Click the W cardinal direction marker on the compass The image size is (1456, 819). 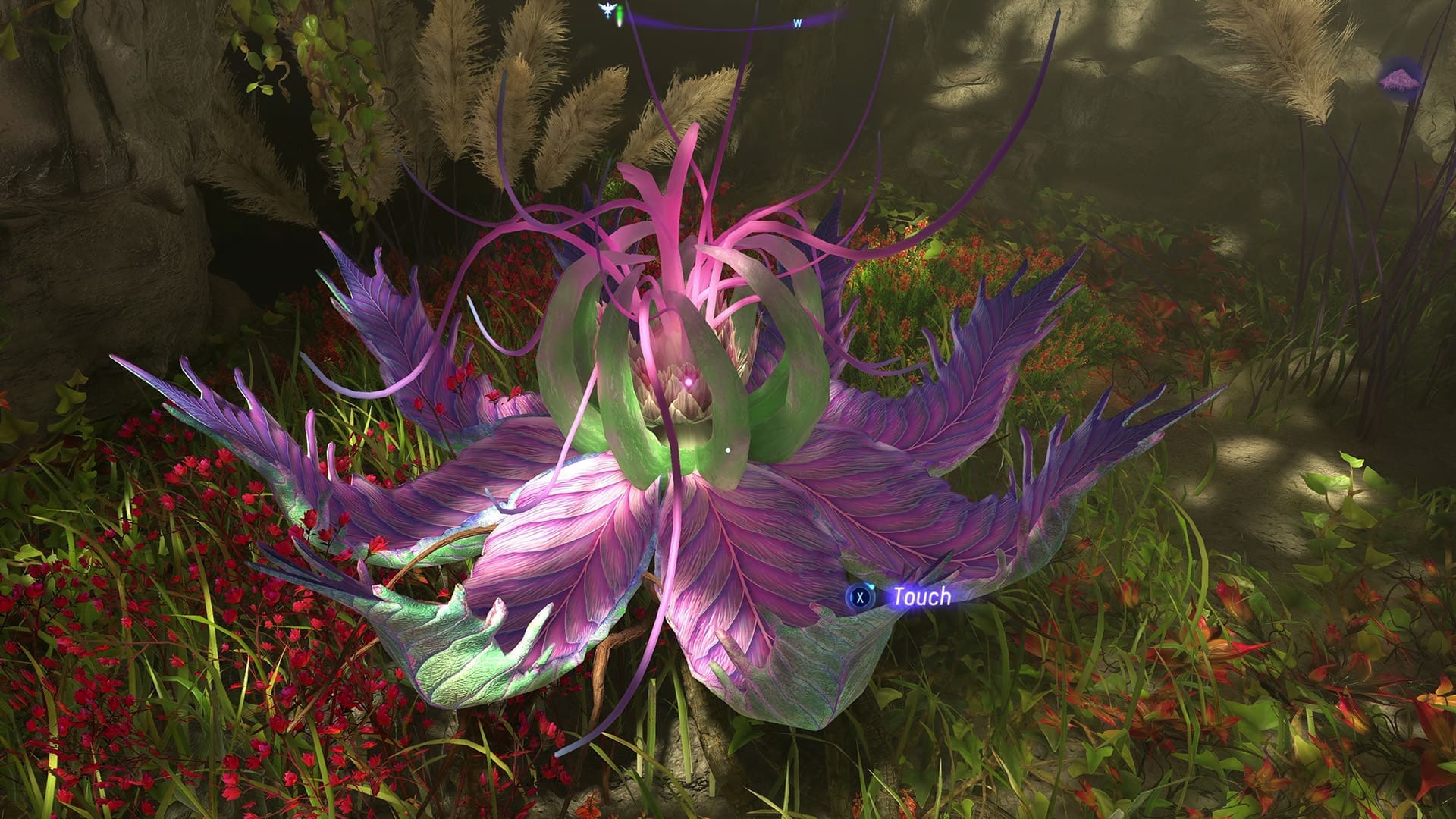(797, 23)
